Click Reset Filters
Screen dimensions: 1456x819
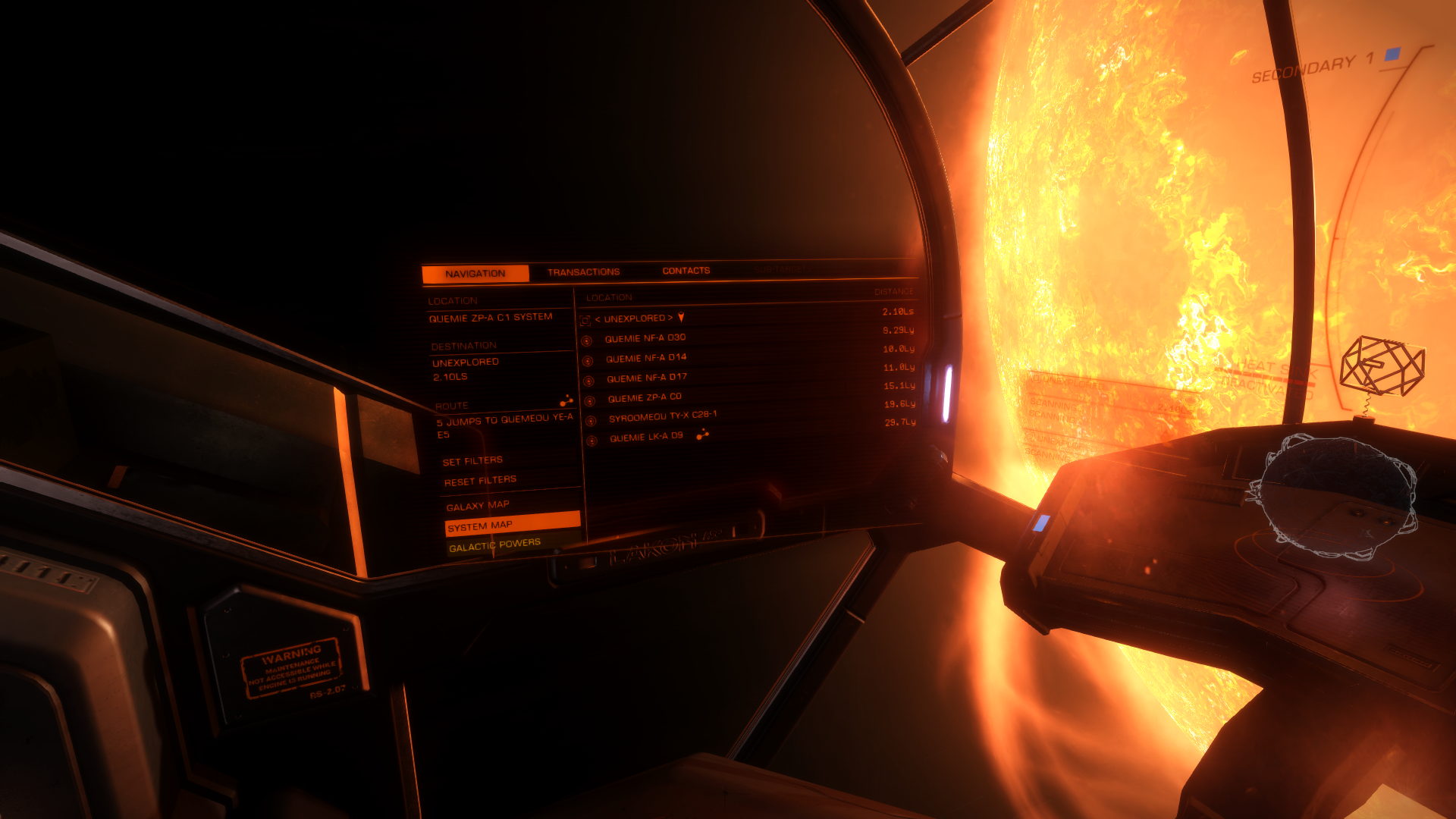pyautogui.click(x=480, y=481)
